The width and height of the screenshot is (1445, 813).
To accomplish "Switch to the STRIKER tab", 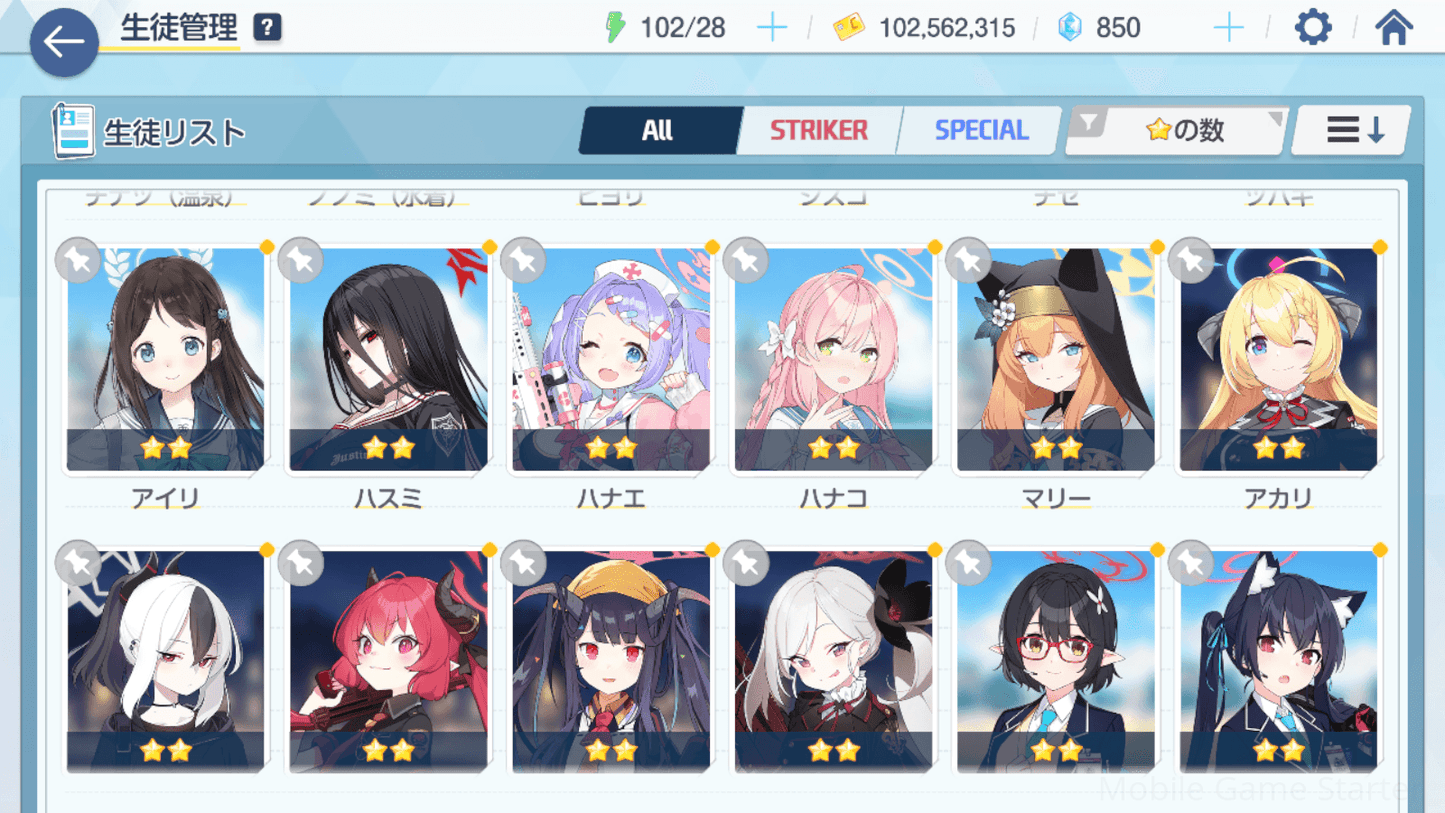I will pos(819,130).
